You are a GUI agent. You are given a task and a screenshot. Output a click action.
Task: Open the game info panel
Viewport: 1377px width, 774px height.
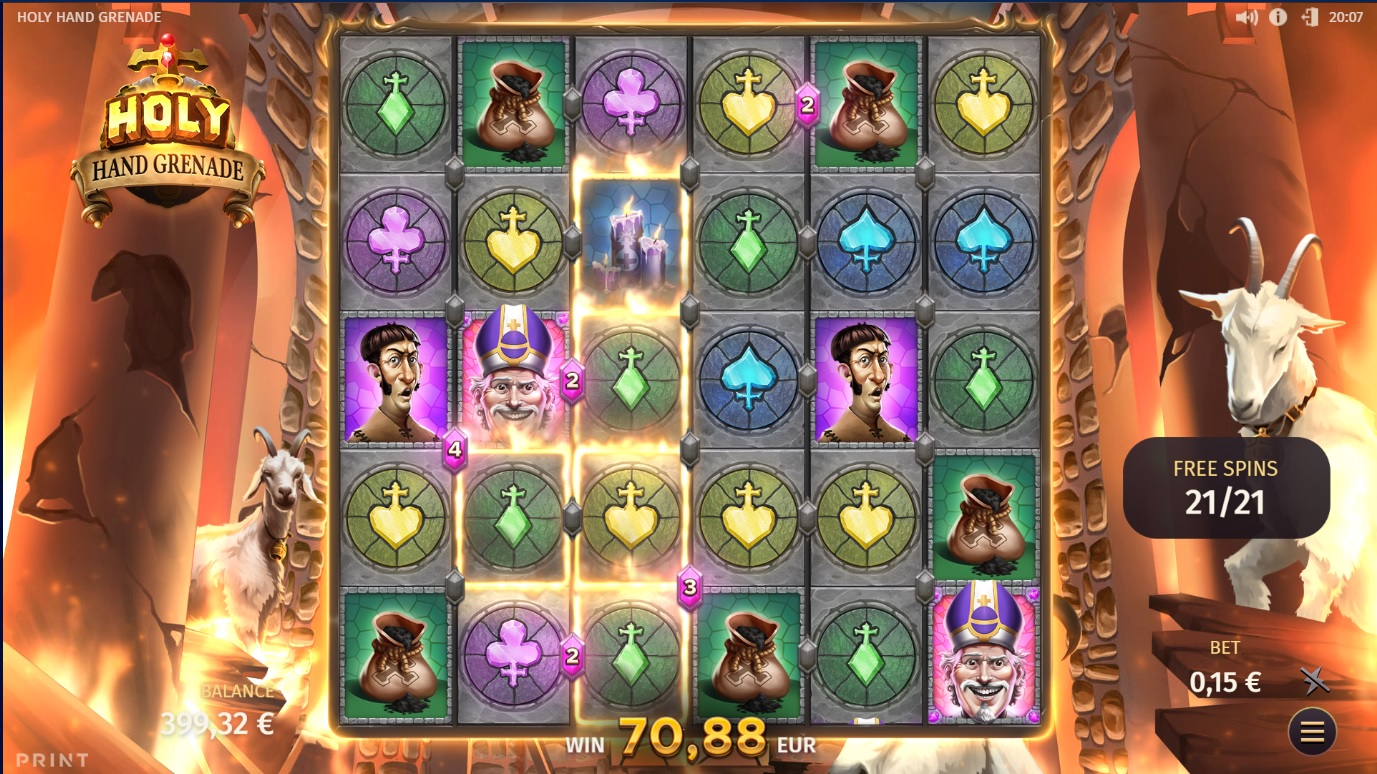pyautogui.click(x=1278, y=17)
